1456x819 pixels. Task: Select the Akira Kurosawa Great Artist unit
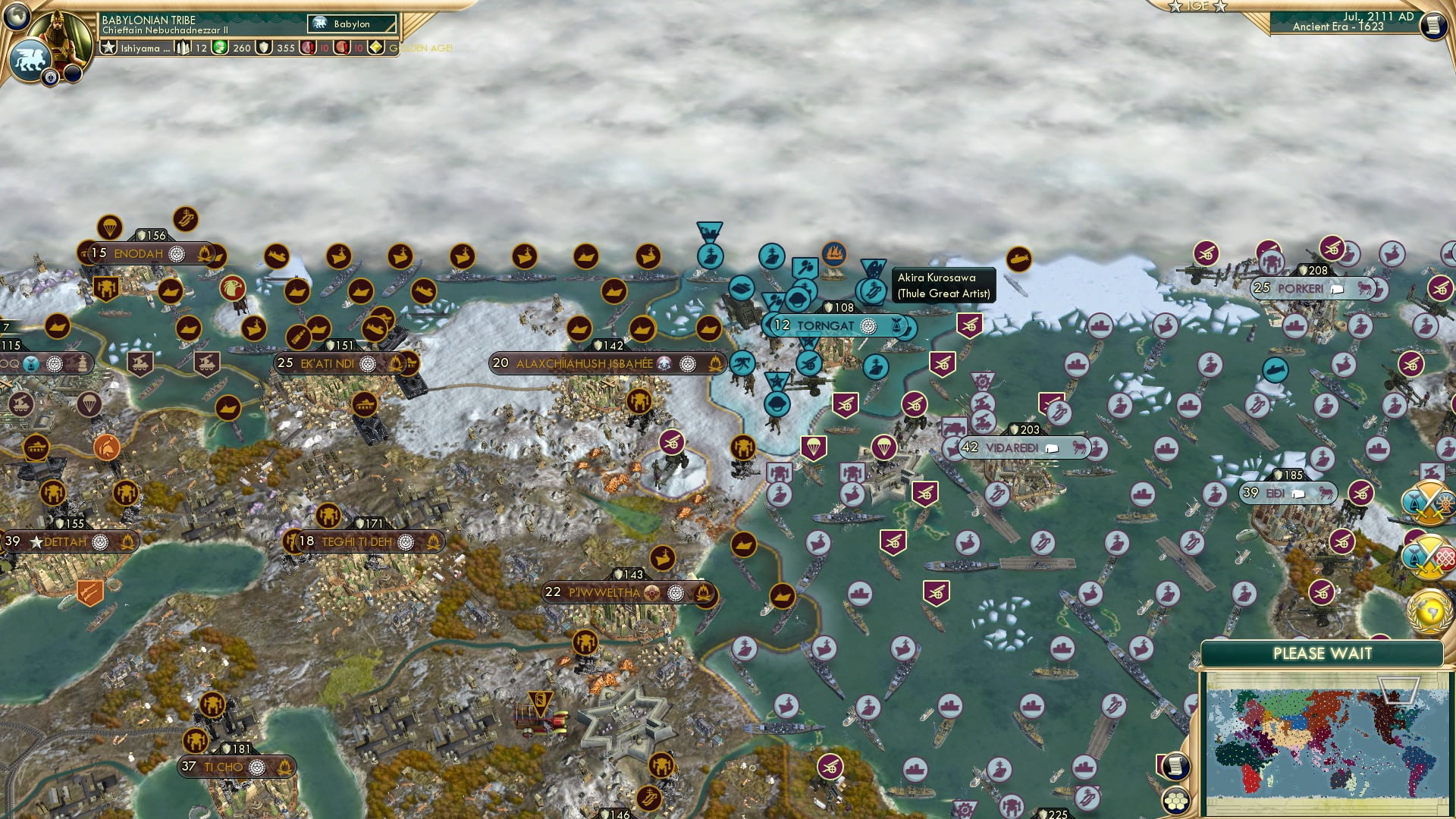pos(872,288)
